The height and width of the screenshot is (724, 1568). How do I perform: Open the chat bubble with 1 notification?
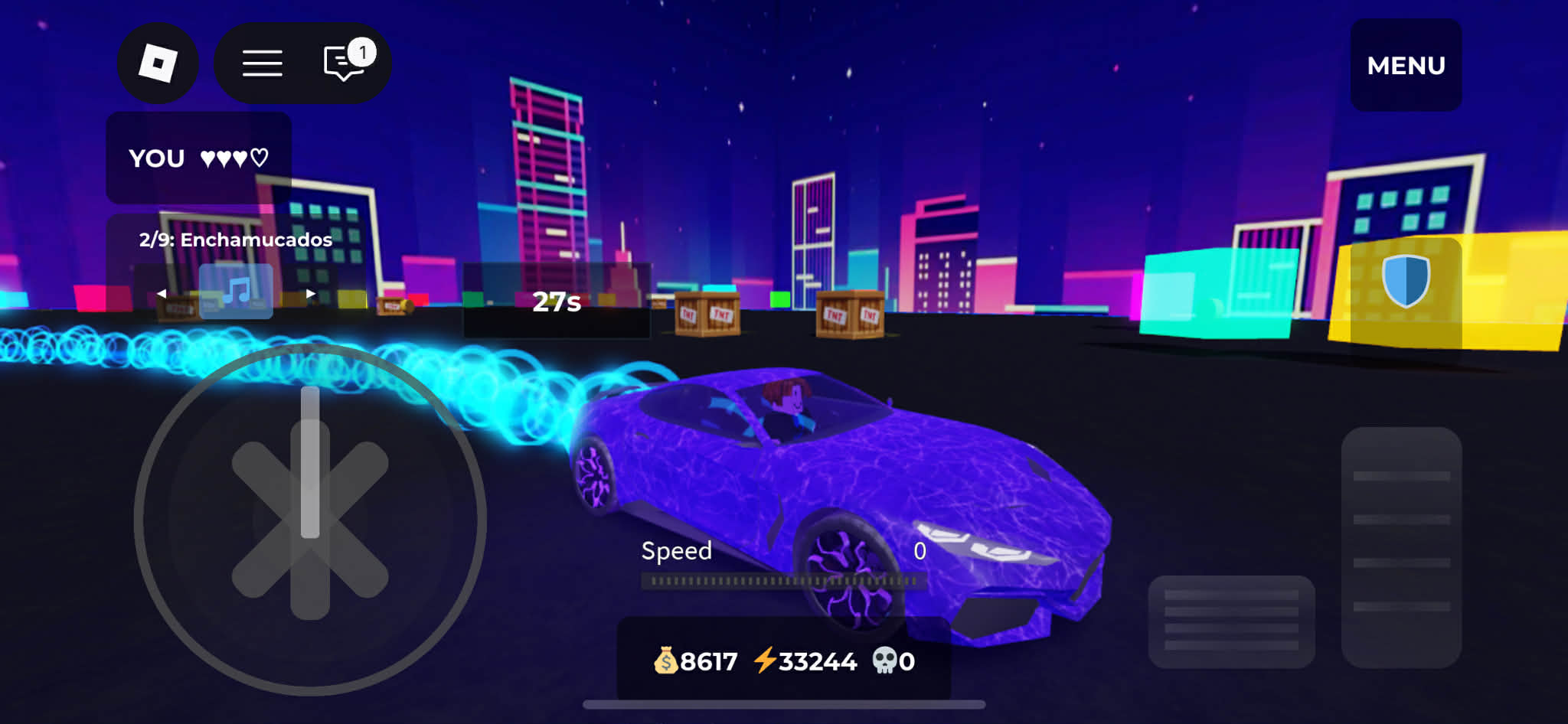(342, 63)
